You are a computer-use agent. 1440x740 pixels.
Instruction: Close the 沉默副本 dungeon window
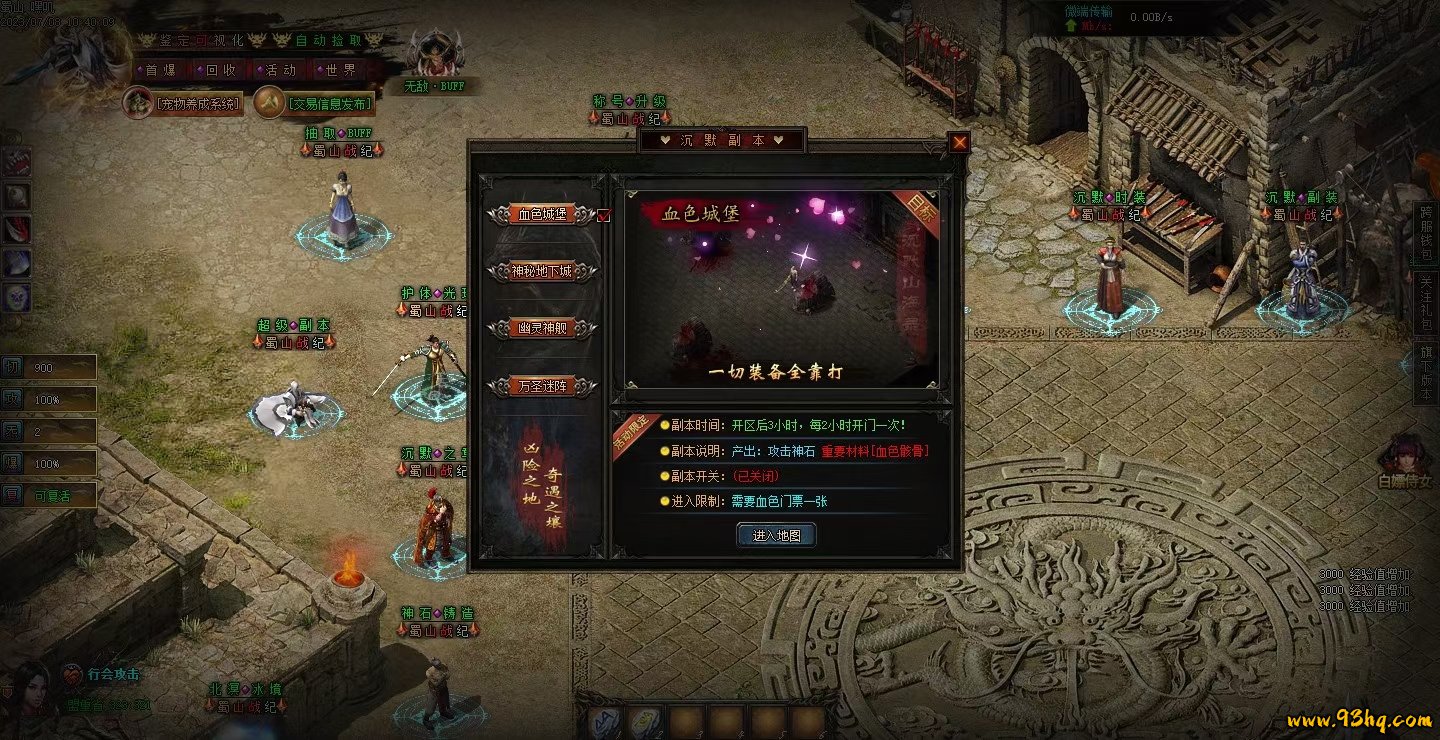pyautogui.click(x=959, y=142)
